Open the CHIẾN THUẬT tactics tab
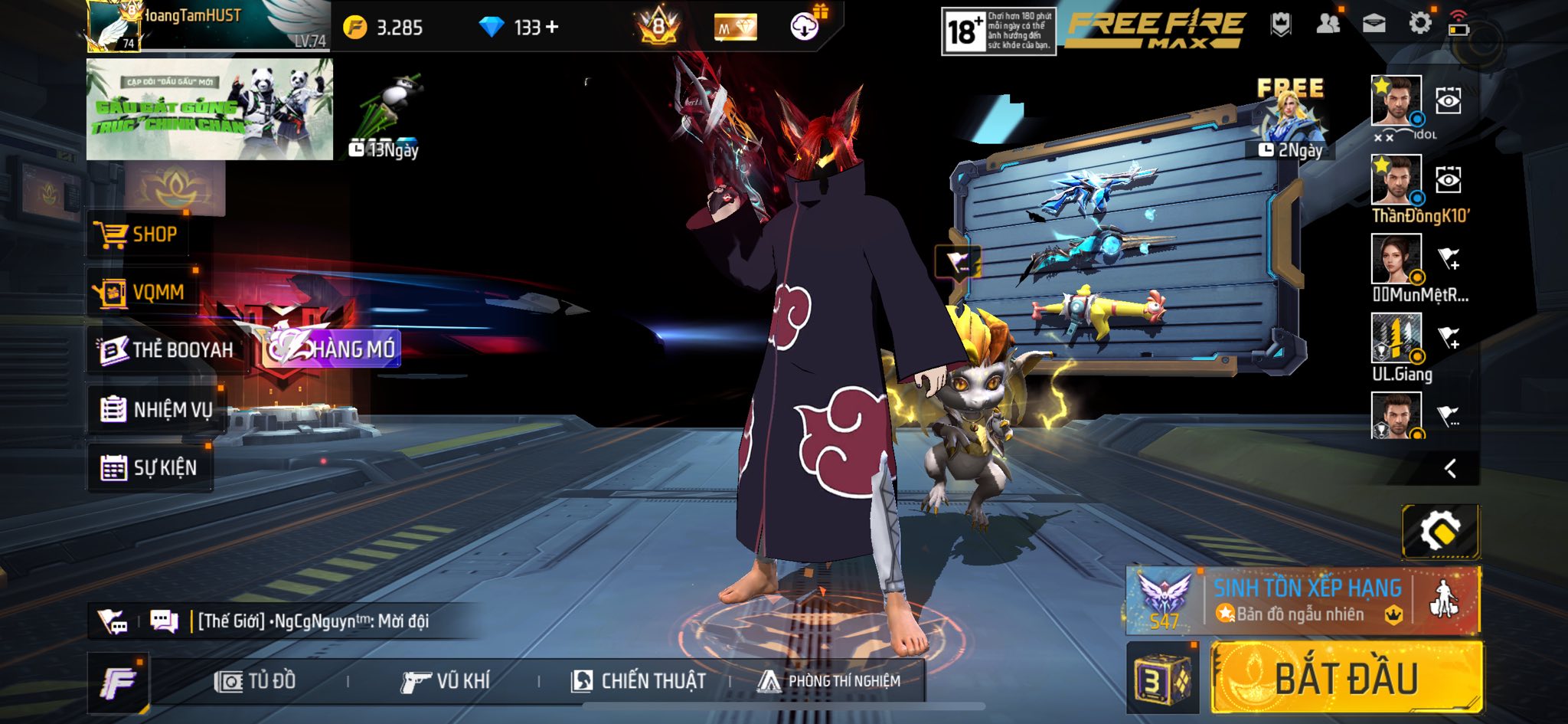Screen dimensions: 1568x724 pyautogui.click(x=639, y=681)
